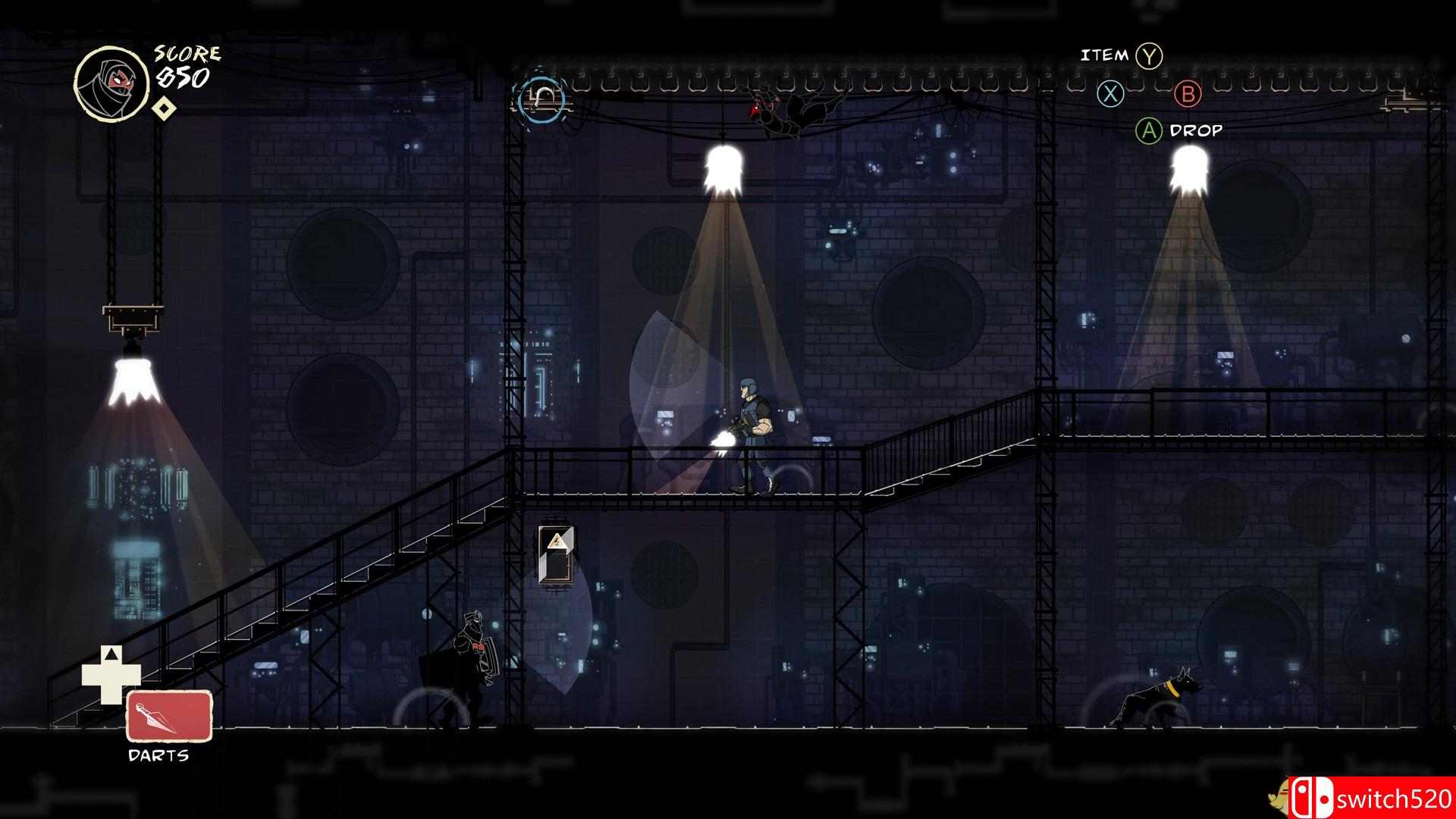Click the red B button prompt
Image resolution: width=1456 pixels, height=819 pixels.
point(1190,94)
